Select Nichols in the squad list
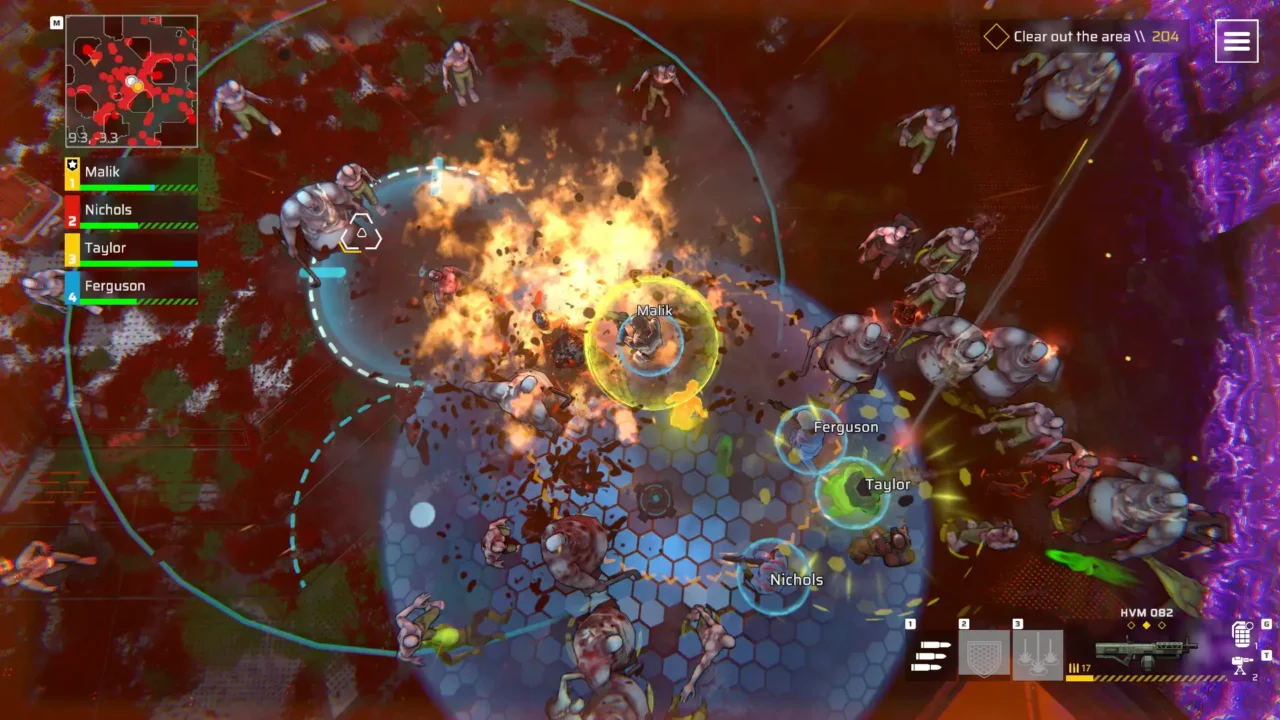The height and width of the screenshot is (720, 1280). click(108, 209)
